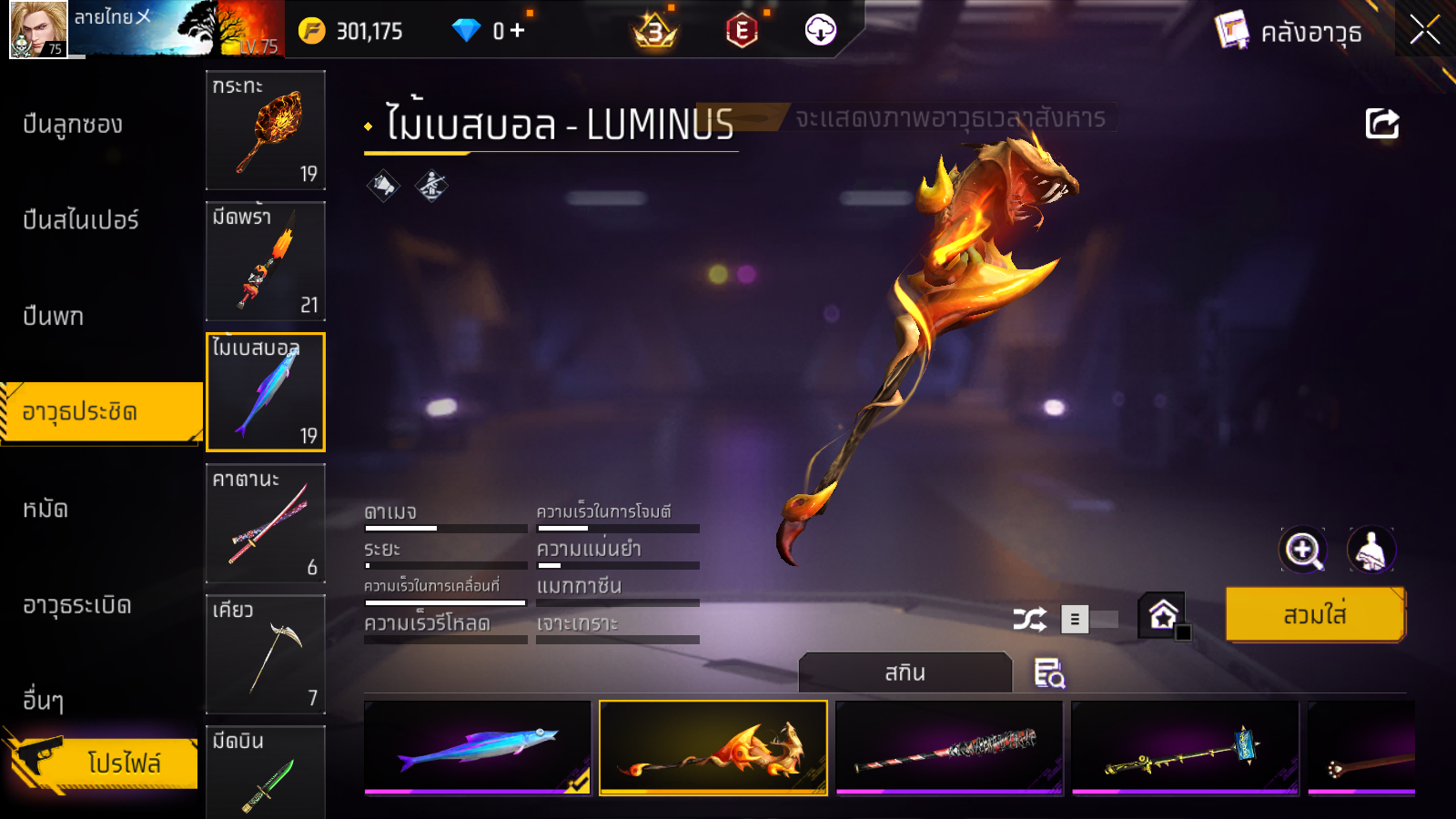Image resolution: width=1456 pixels, height=819 pixels.
Task: Show the อาวุธระเบิด explosives category
Action: point(77,605)
